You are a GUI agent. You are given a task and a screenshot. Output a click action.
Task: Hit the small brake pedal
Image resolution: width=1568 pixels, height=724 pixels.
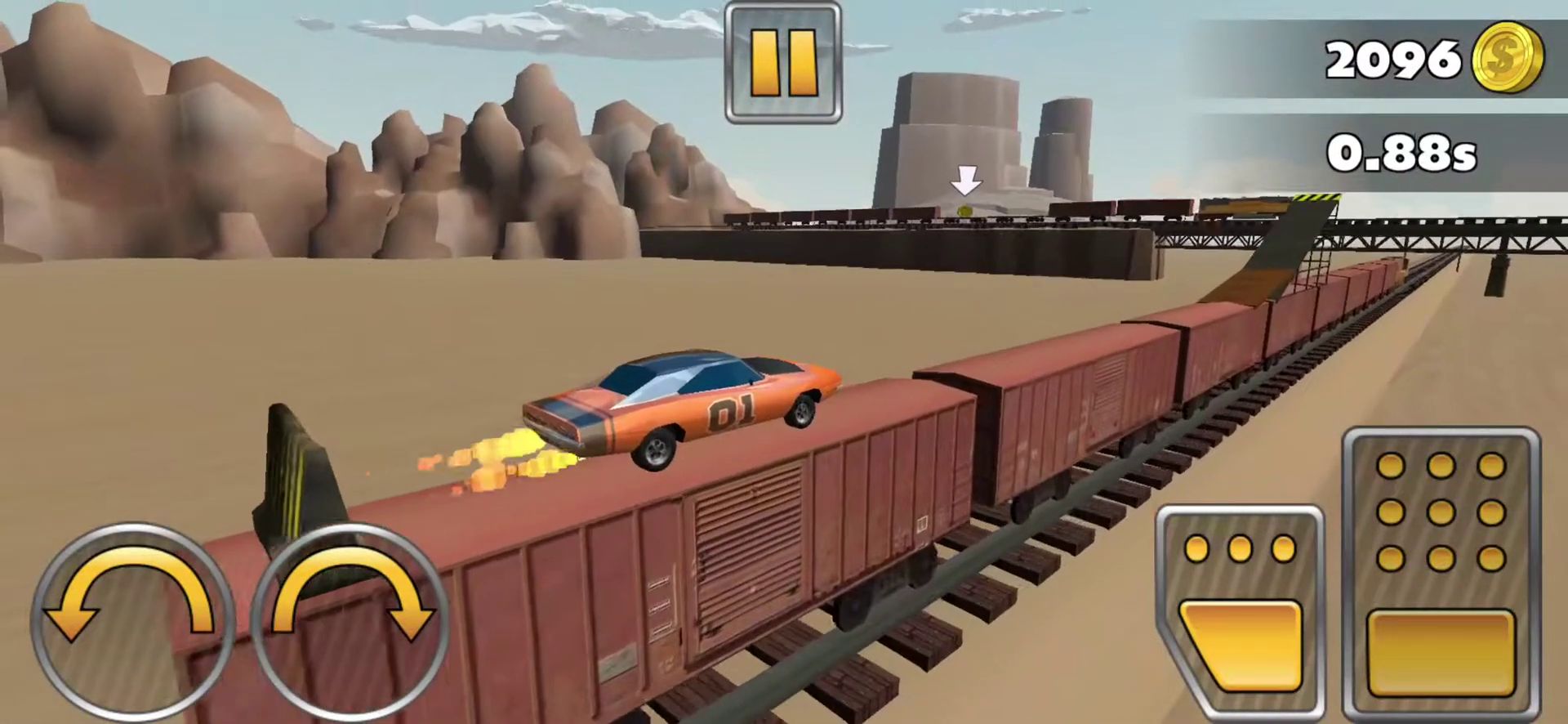coord(1240,613)
